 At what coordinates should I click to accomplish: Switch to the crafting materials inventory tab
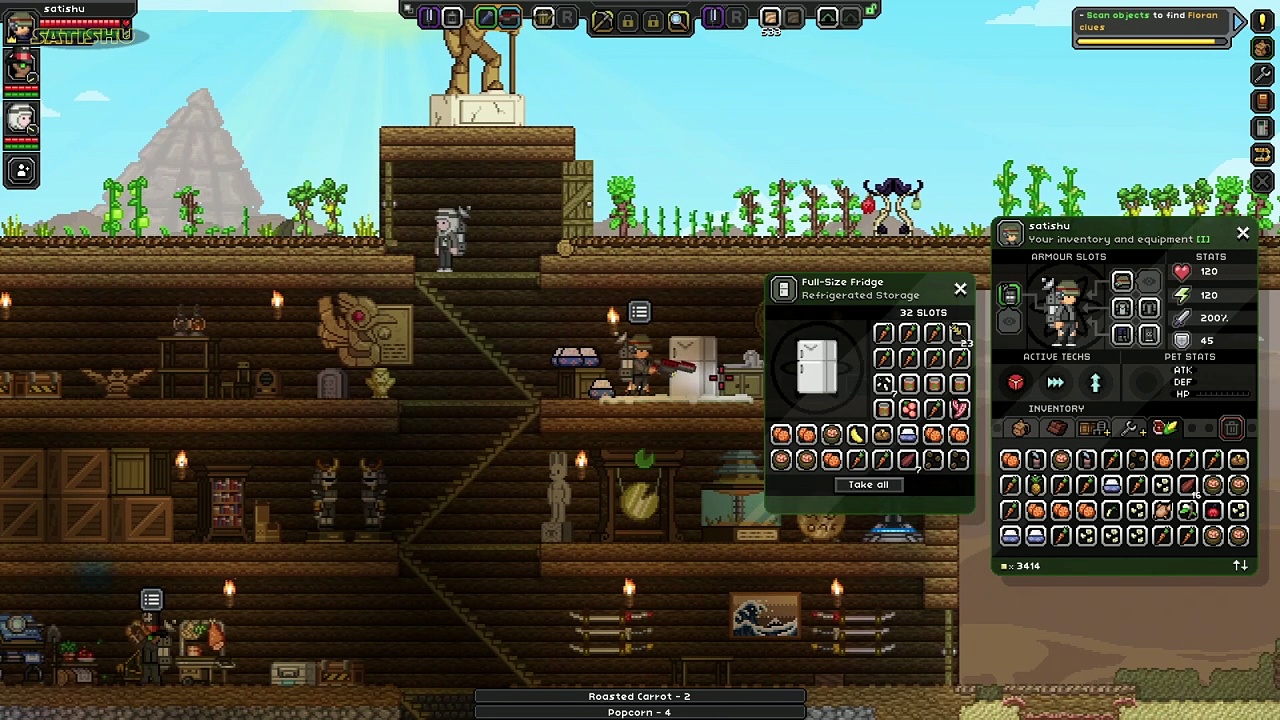click(x=1056, y=429)
